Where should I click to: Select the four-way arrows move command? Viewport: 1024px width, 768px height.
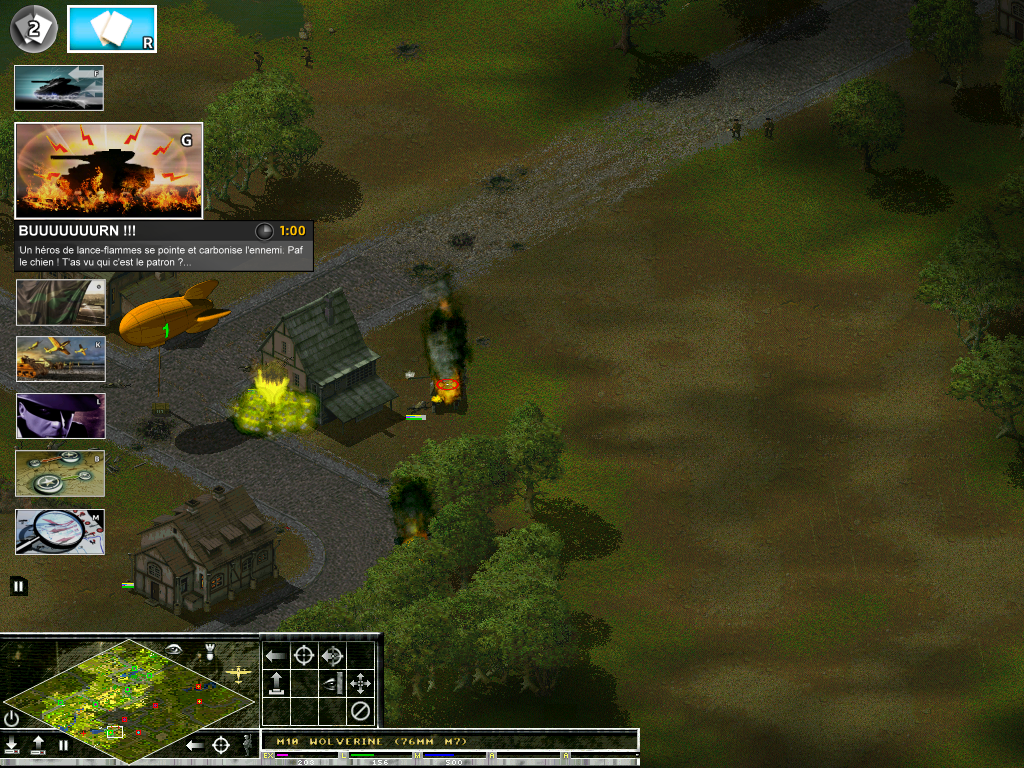(x=360, y=684)
